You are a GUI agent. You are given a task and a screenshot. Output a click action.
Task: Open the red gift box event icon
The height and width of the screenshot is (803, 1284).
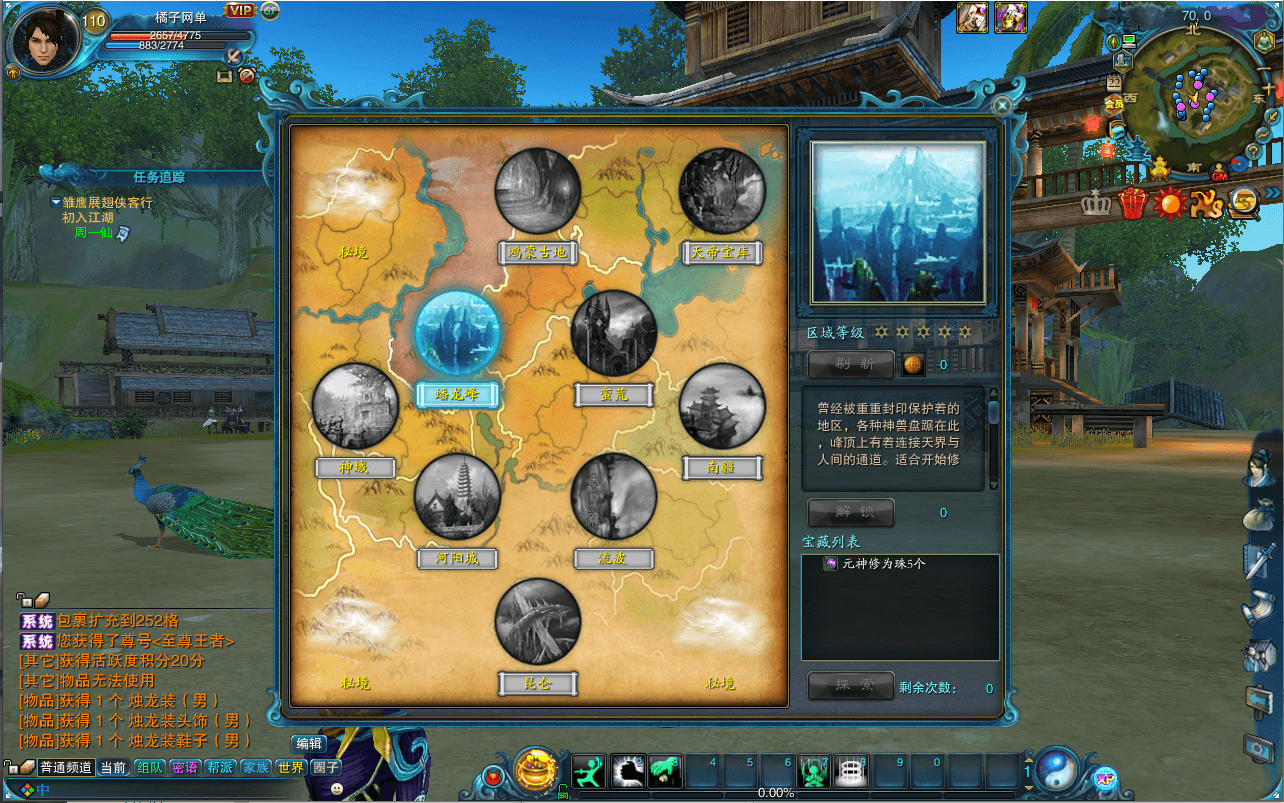(x=1132, y=203)
